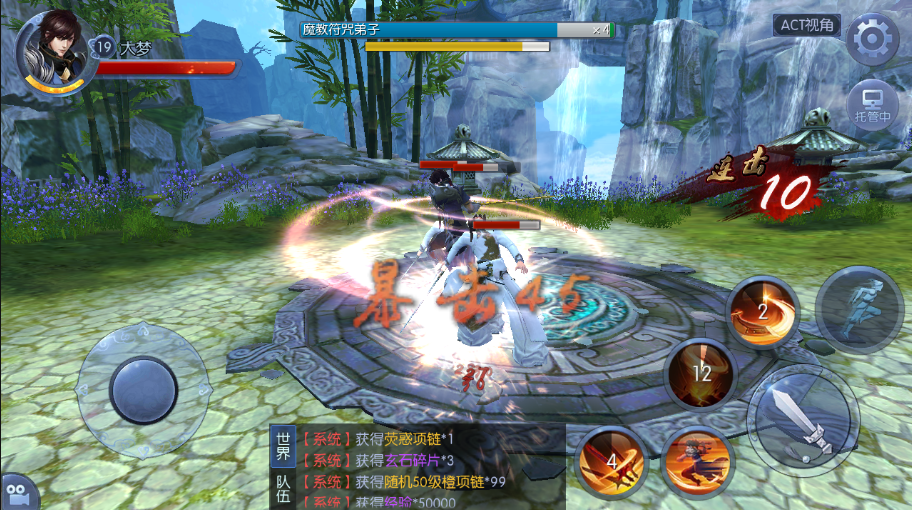Viewport: 912px width, 510px height.
Task: Switch to the 队伍 team chat tab
Action: click(x=283, y=490)
